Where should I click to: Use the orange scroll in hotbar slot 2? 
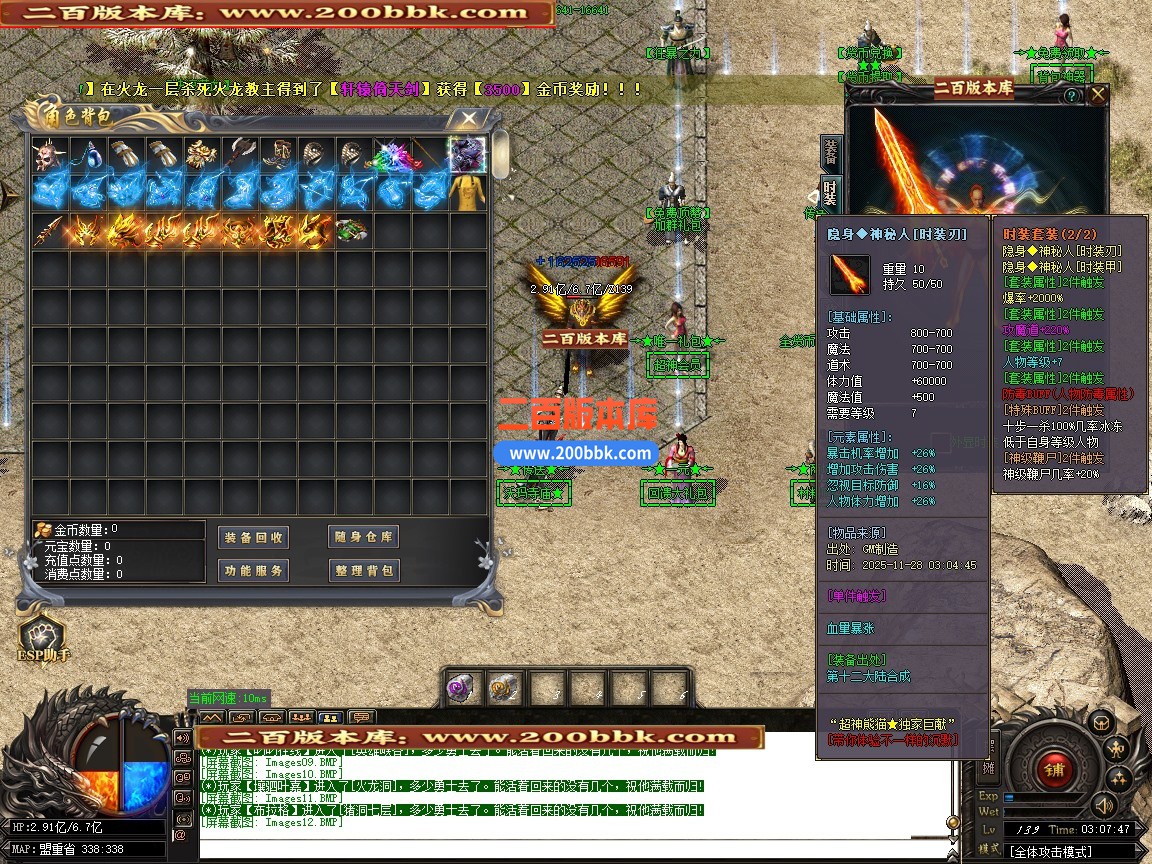pyautogui.click(x=503, y=688)
